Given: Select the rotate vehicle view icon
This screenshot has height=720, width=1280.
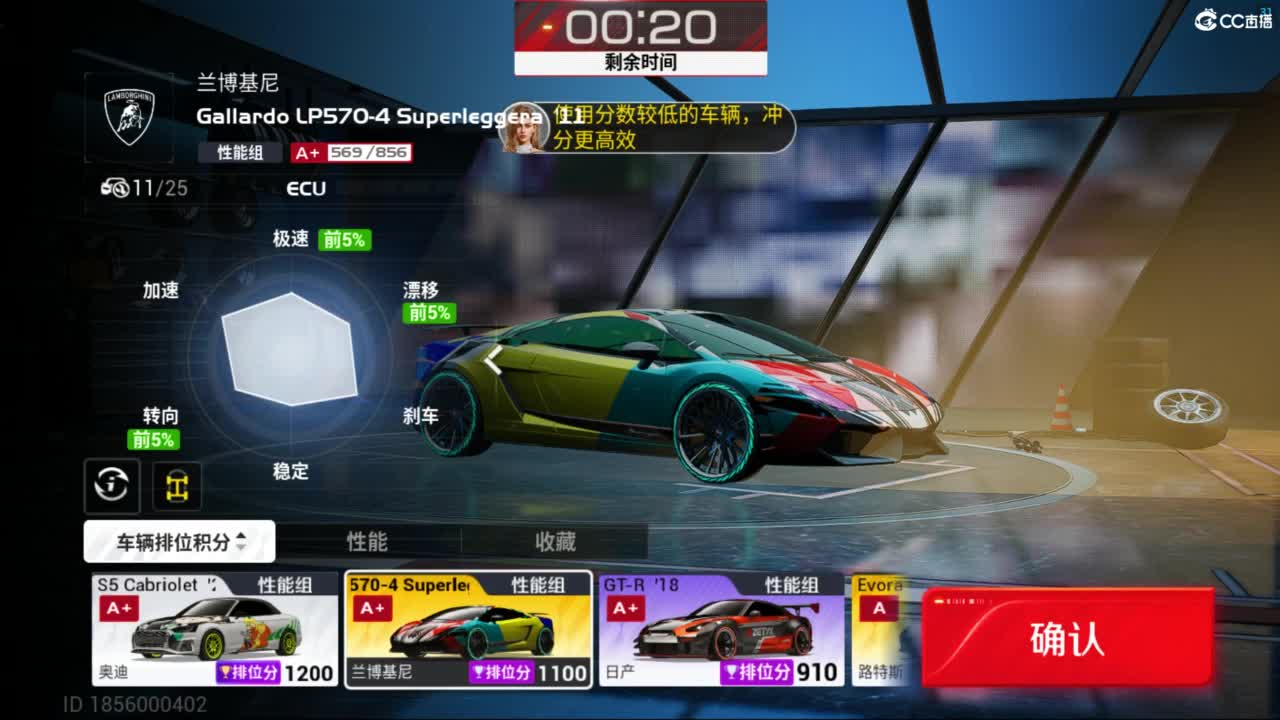Looking at the screenshot, I should coord(111,486).
